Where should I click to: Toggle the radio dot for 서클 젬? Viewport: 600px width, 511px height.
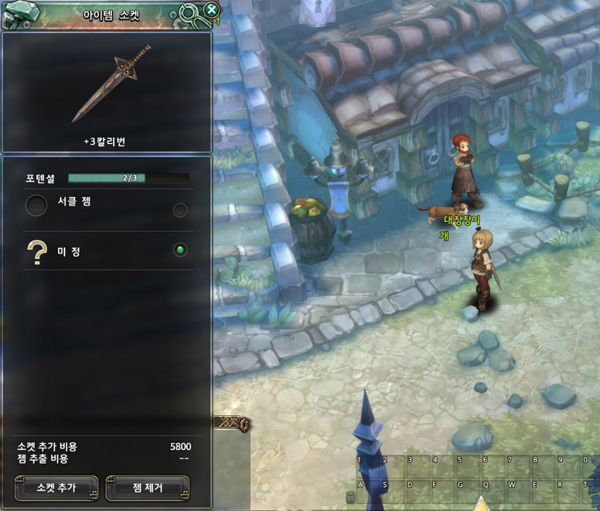[180, 210]
